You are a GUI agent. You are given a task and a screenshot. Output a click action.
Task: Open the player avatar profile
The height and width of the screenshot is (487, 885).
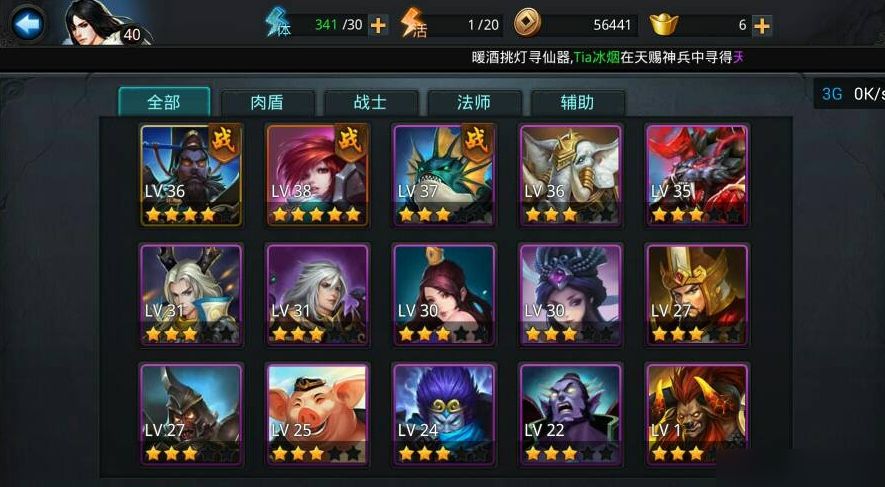(98, 24)
